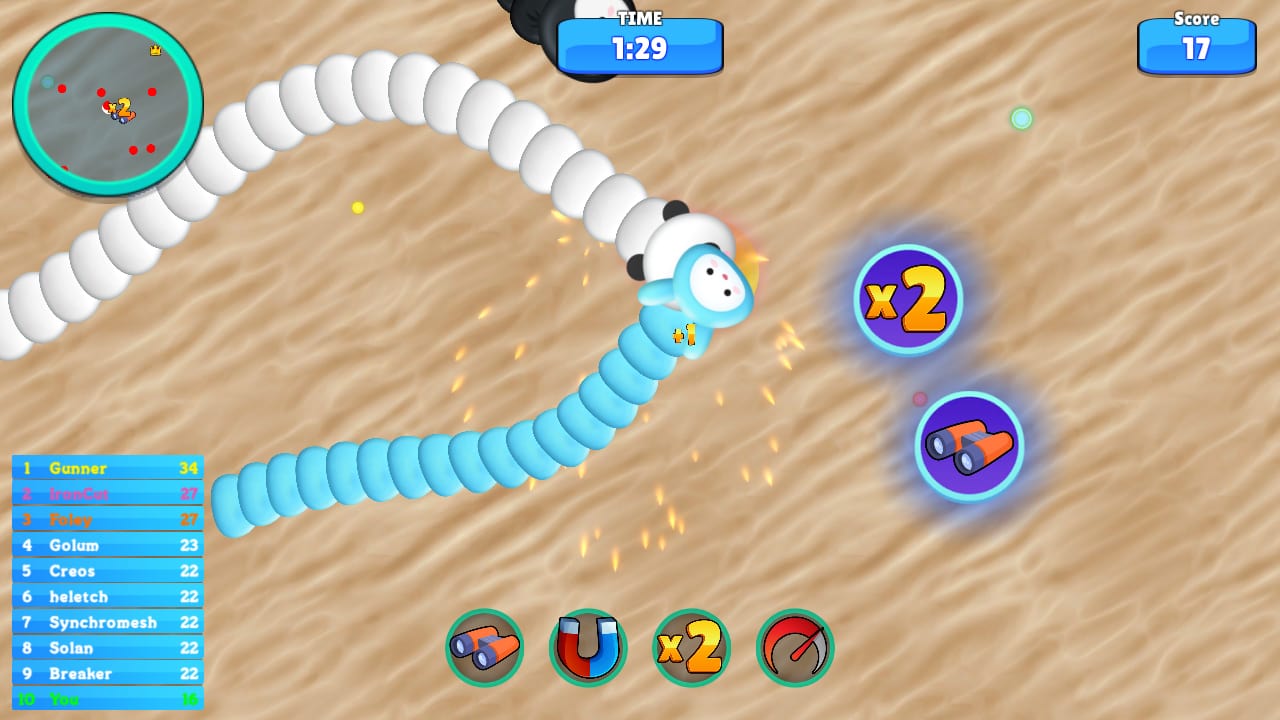Select the Foley leaderboard entry
The height and width of the screenshot is (720, 1280).
105,520
